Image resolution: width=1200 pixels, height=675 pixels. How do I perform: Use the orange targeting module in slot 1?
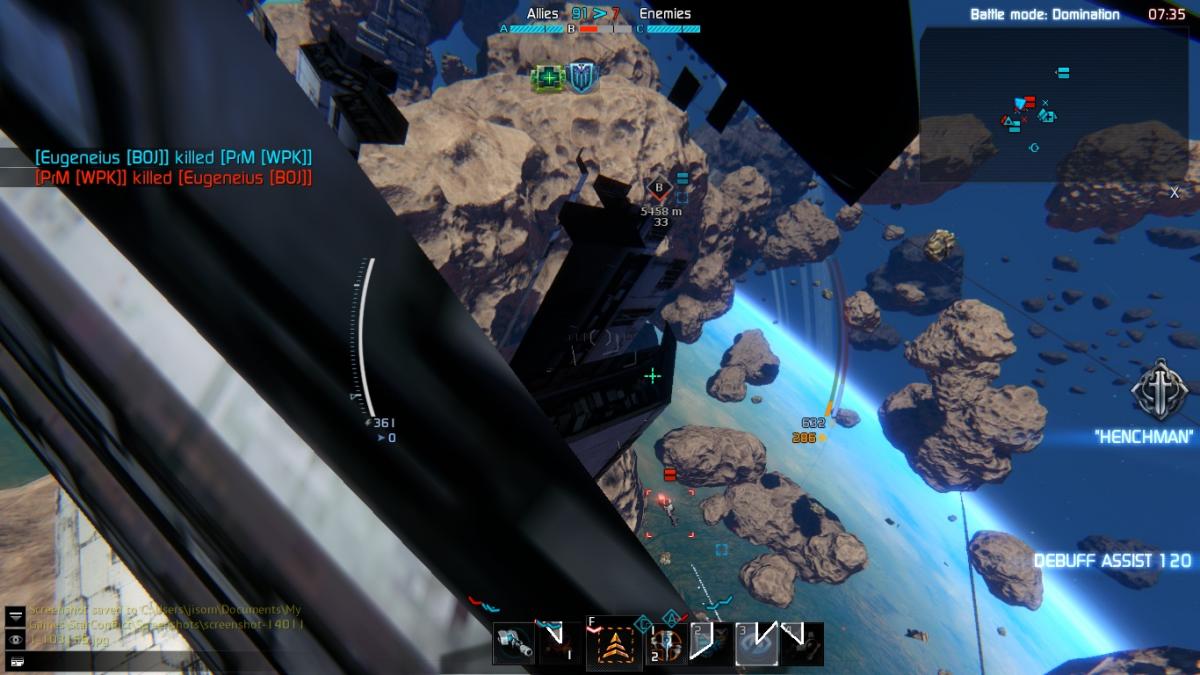point(664,645)
